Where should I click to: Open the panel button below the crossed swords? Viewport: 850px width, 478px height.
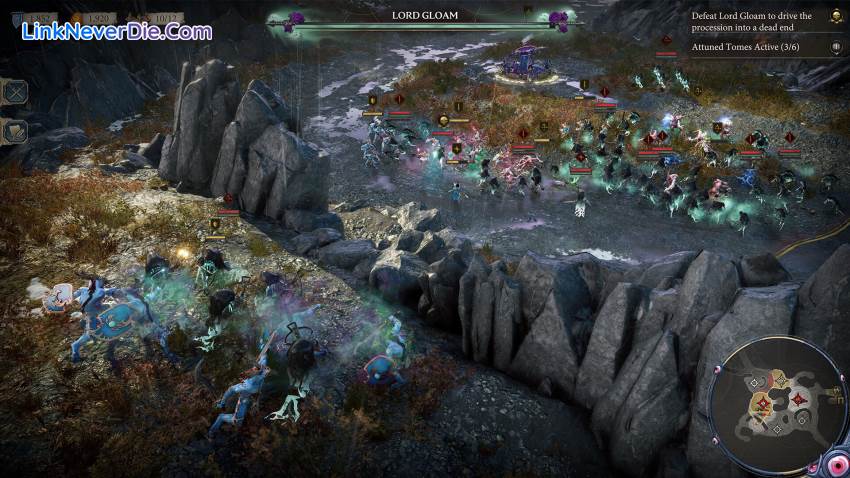(x=16, y=131)
